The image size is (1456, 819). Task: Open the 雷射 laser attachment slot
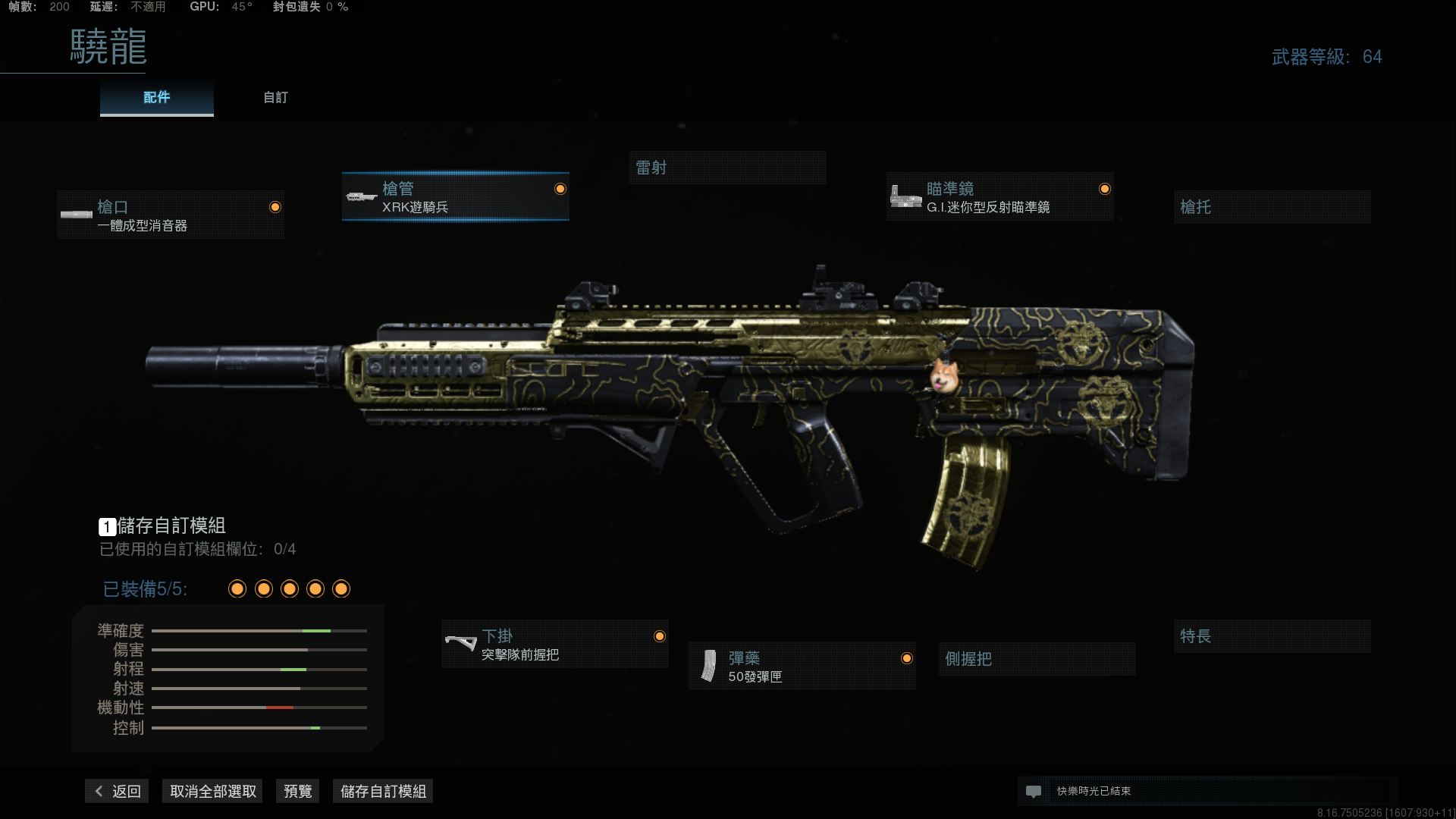point(727,168)
